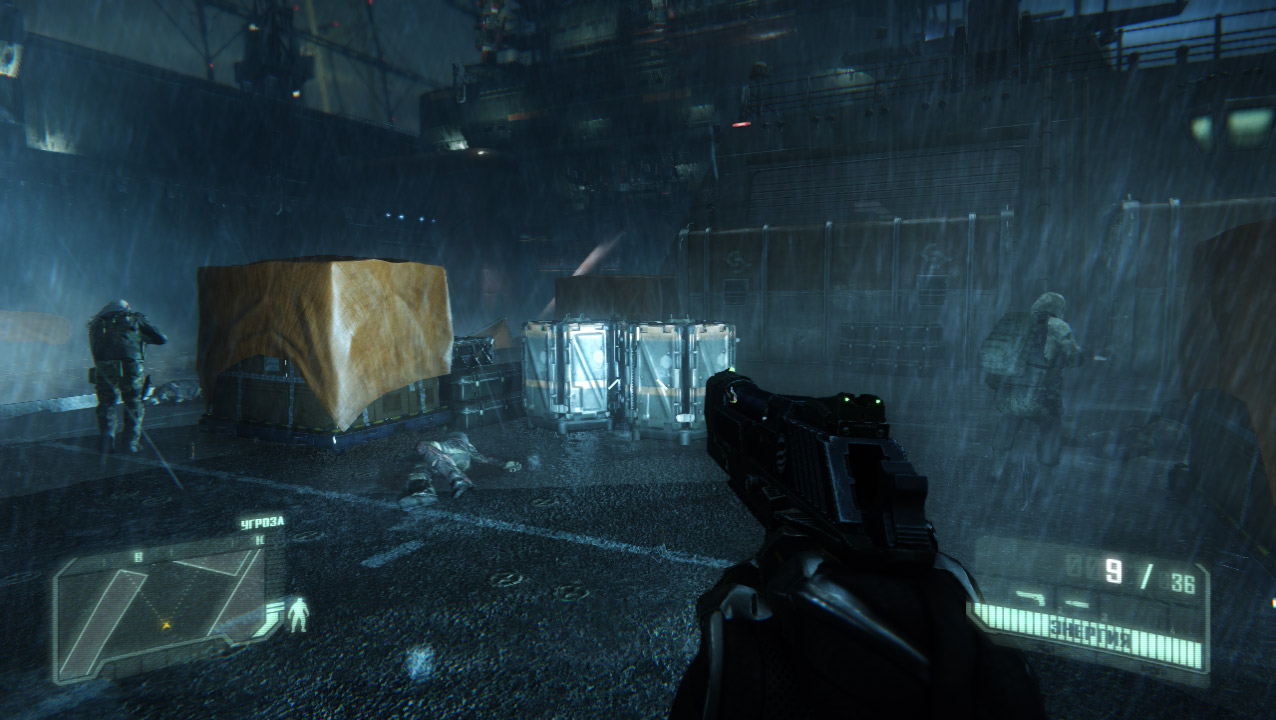The height and width of the screenshot is (720, 1276).
Task: Select the standing stance figure icon
Action: point(298,615)
